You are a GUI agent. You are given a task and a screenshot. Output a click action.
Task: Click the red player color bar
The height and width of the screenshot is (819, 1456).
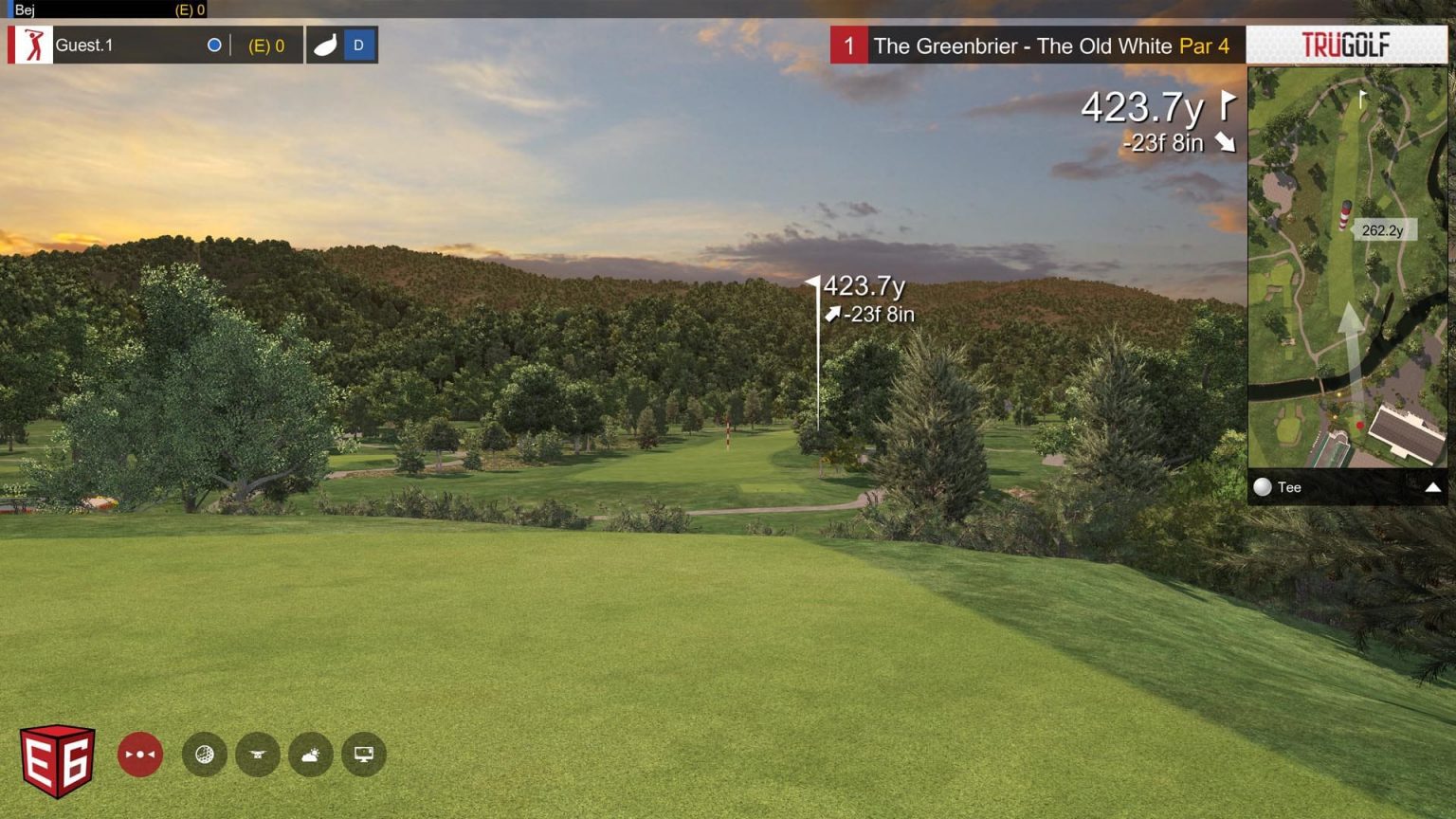pos(12,45)
